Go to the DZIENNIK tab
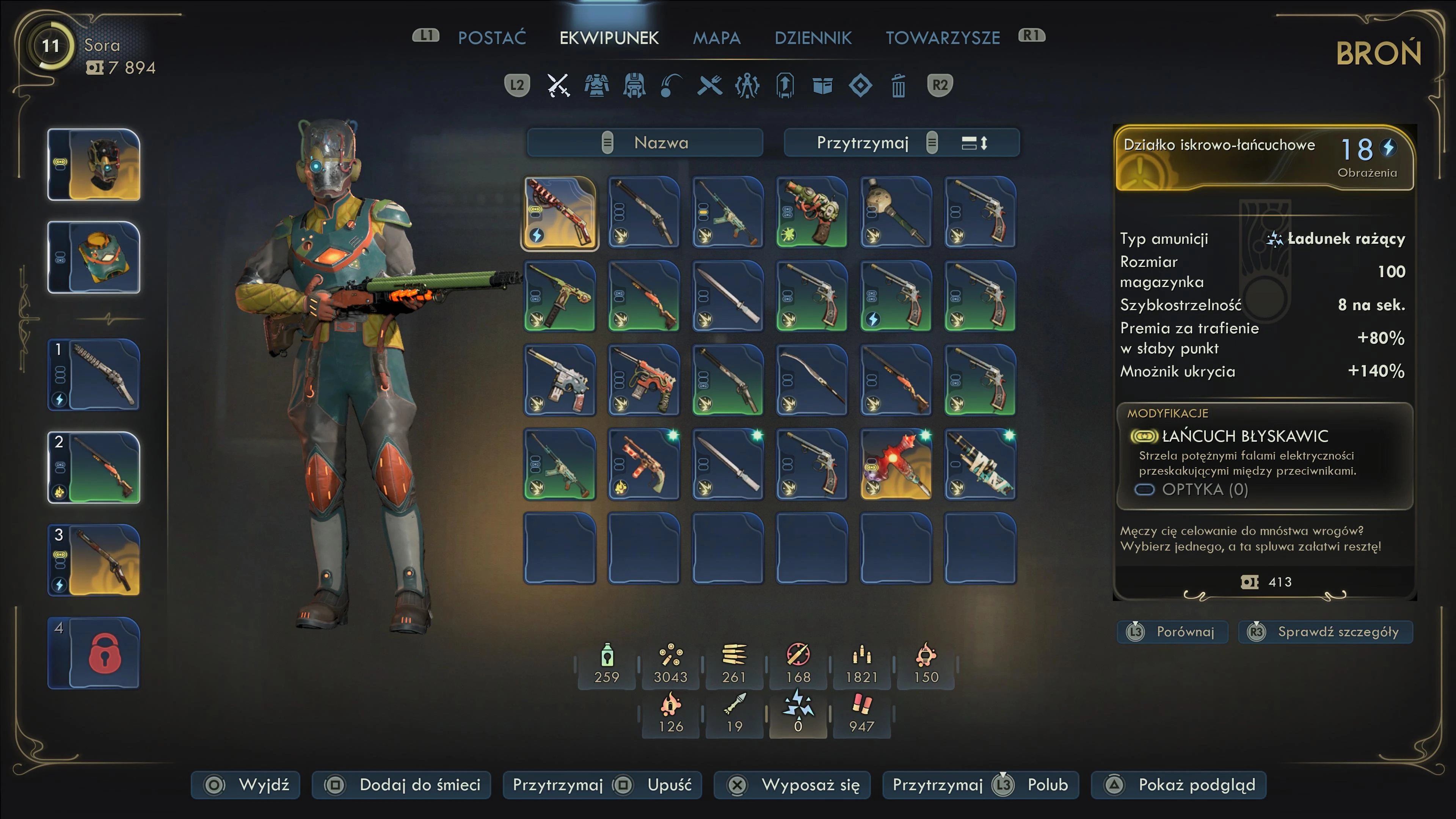1456x819 pixels. [x=813, y=38]
